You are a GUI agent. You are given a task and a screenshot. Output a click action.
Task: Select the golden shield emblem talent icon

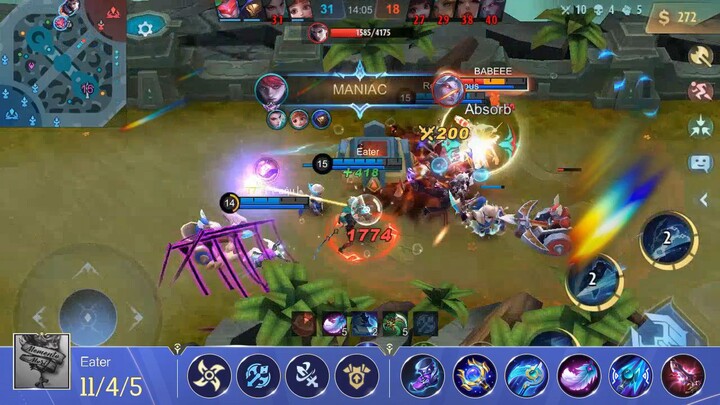pyautogui.click(x=357, y=376)
